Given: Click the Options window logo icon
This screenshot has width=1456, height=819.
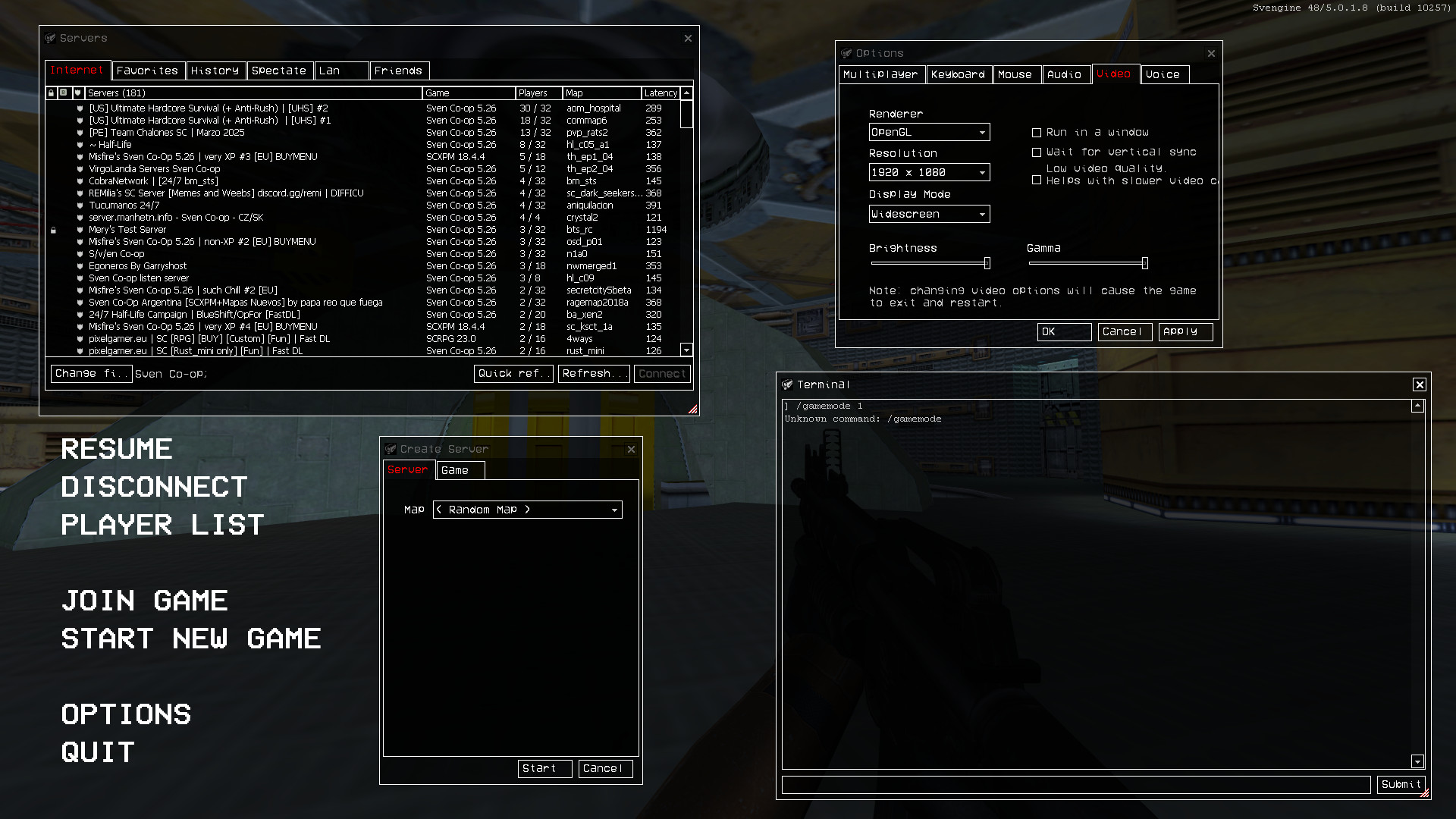Looking at the screenshot, I should (x=845, y=53).
